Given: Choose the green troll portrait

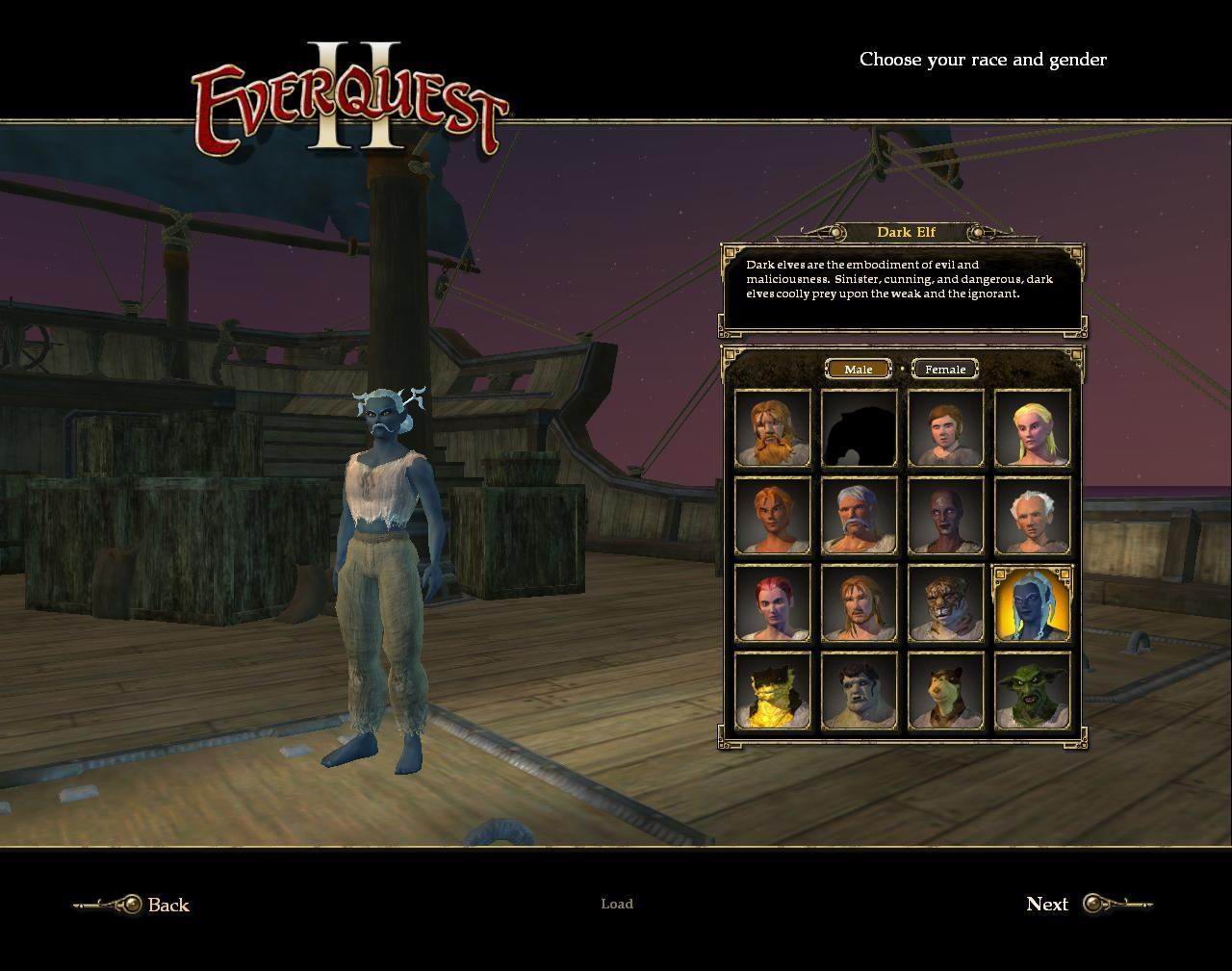Looking at the screenshot, I should pyautogui.click(x=1033, y=691).
